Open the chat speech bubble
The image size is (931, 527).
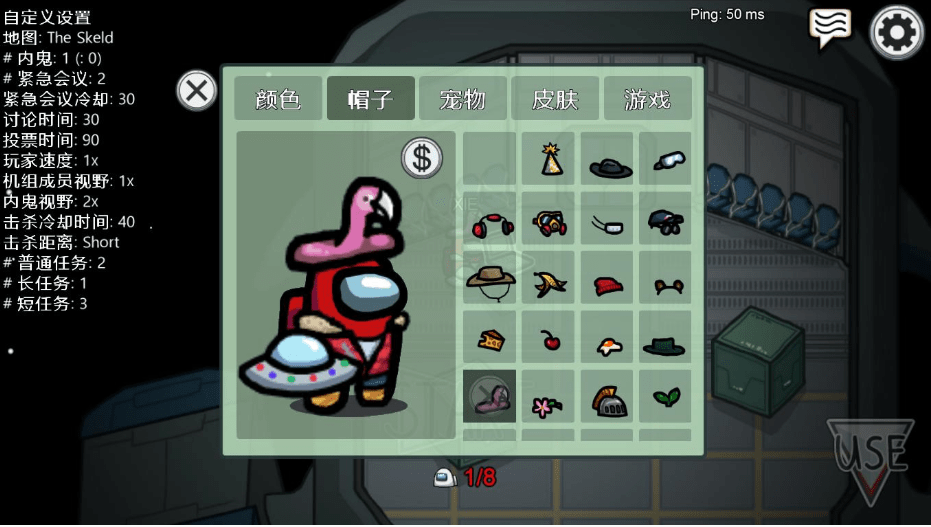tap(830, 28)
